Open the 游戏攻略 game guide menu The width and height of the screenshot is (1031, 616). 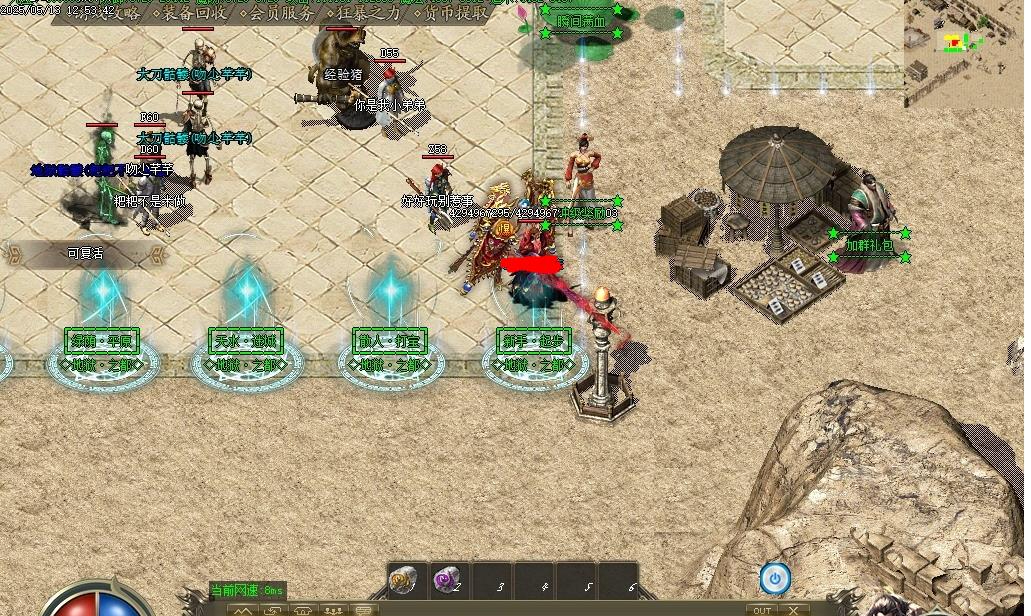coord(108,13)
